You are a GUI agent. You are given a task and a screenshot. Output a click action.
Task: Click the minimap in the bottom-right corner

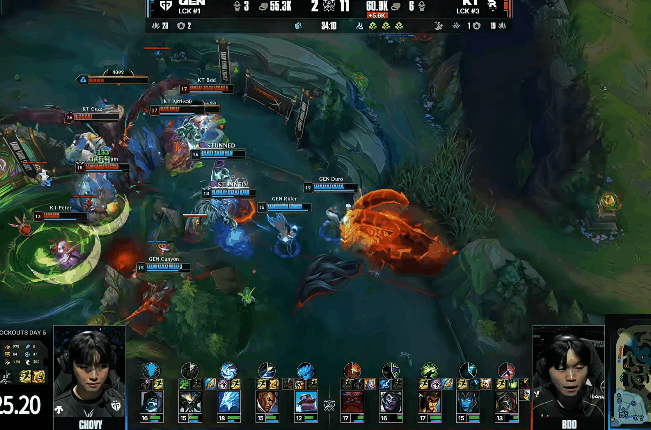(x=629, y=377)
